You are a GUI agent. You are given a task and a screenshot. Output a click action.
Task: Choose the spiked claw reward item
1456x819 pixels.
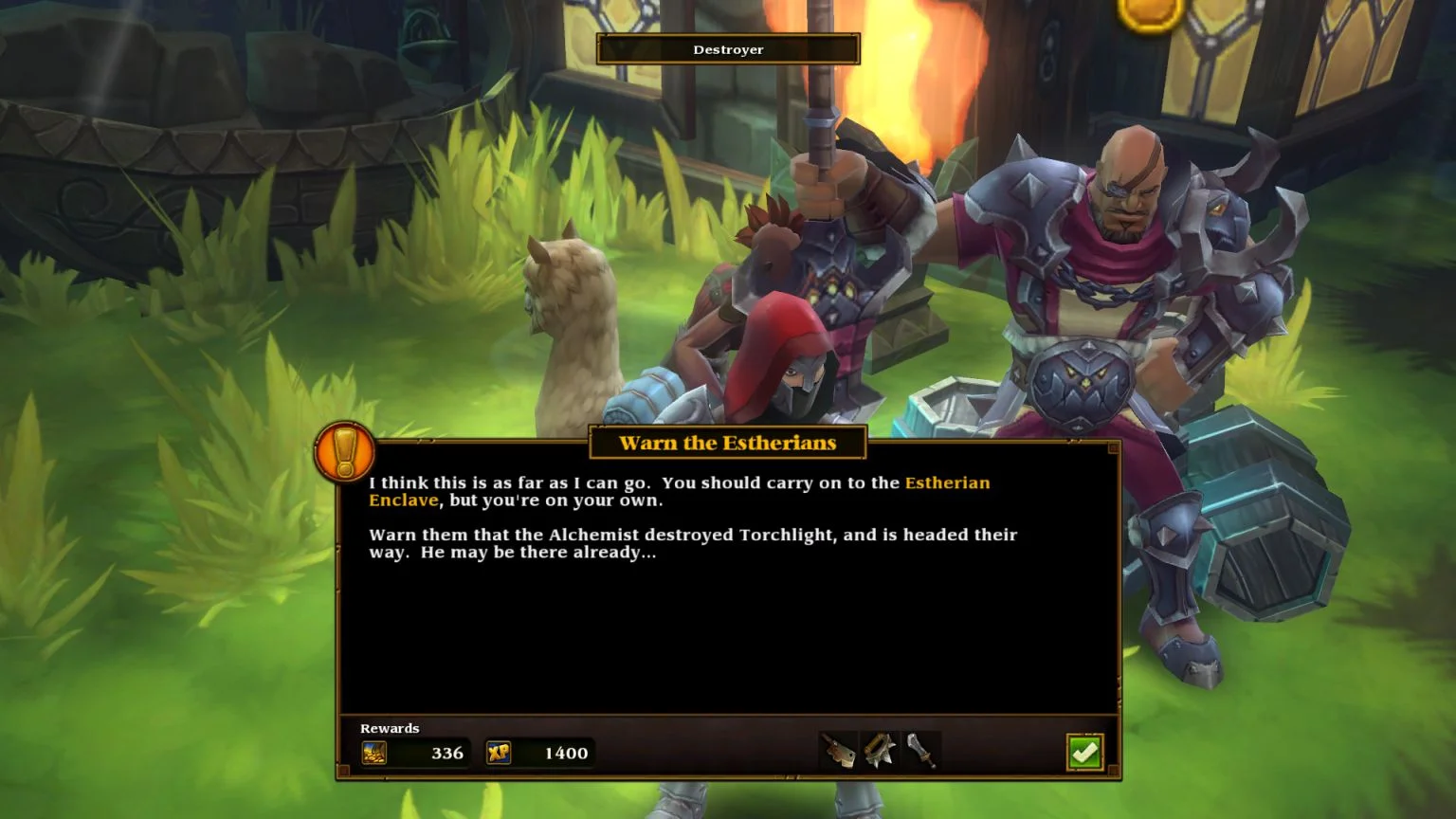[x=880, y=751]
